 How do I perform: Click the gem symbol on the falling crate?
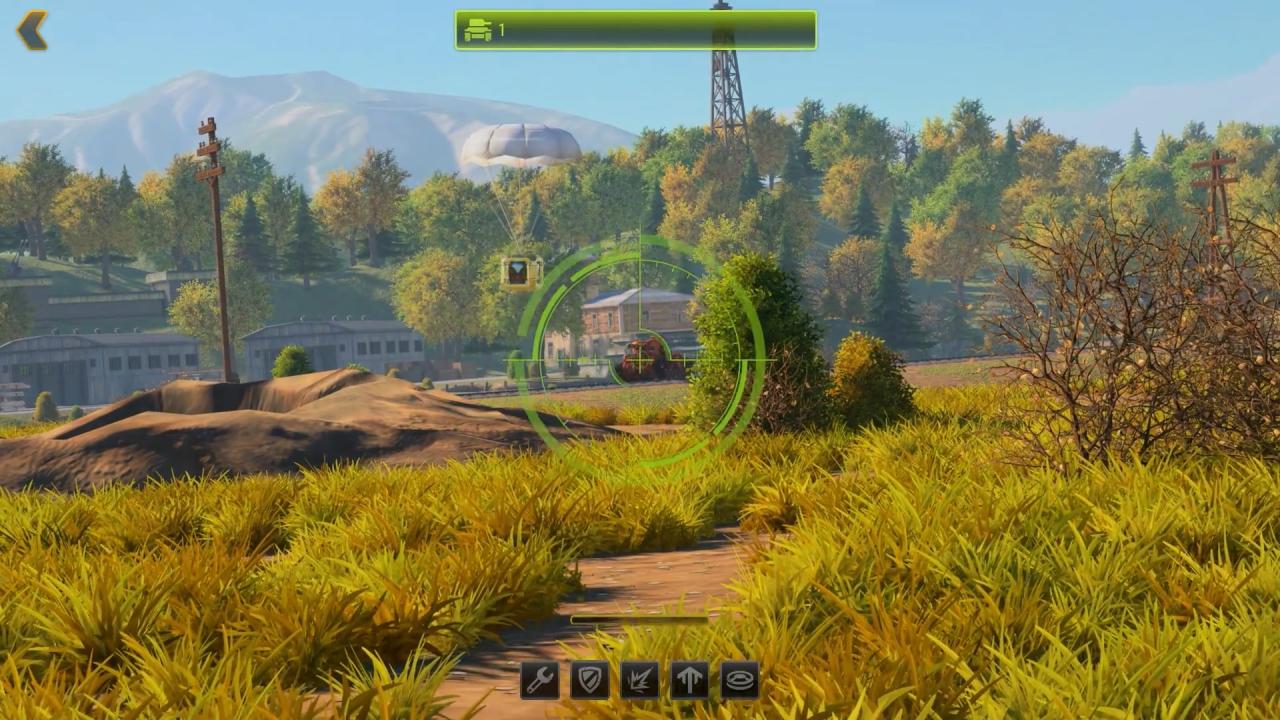[519, 268]
